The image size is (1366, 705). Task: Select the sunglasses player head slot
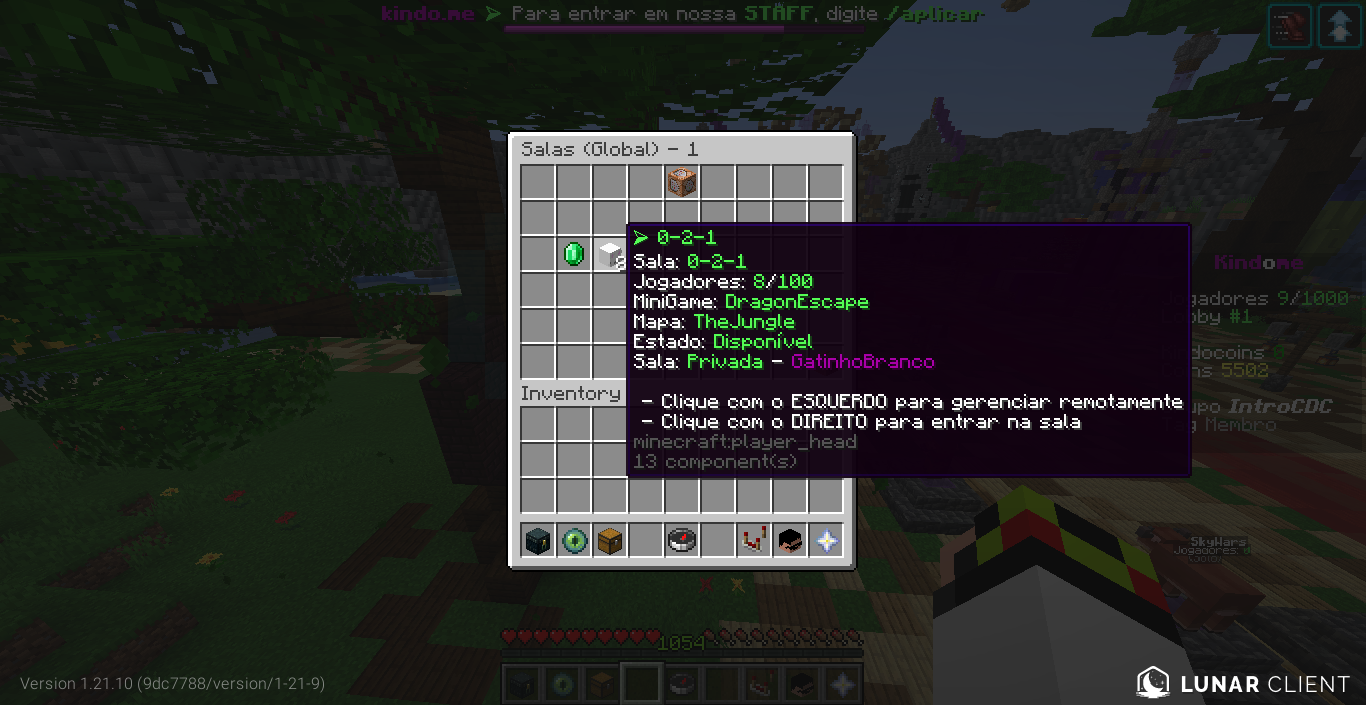(x=790, y=541)
